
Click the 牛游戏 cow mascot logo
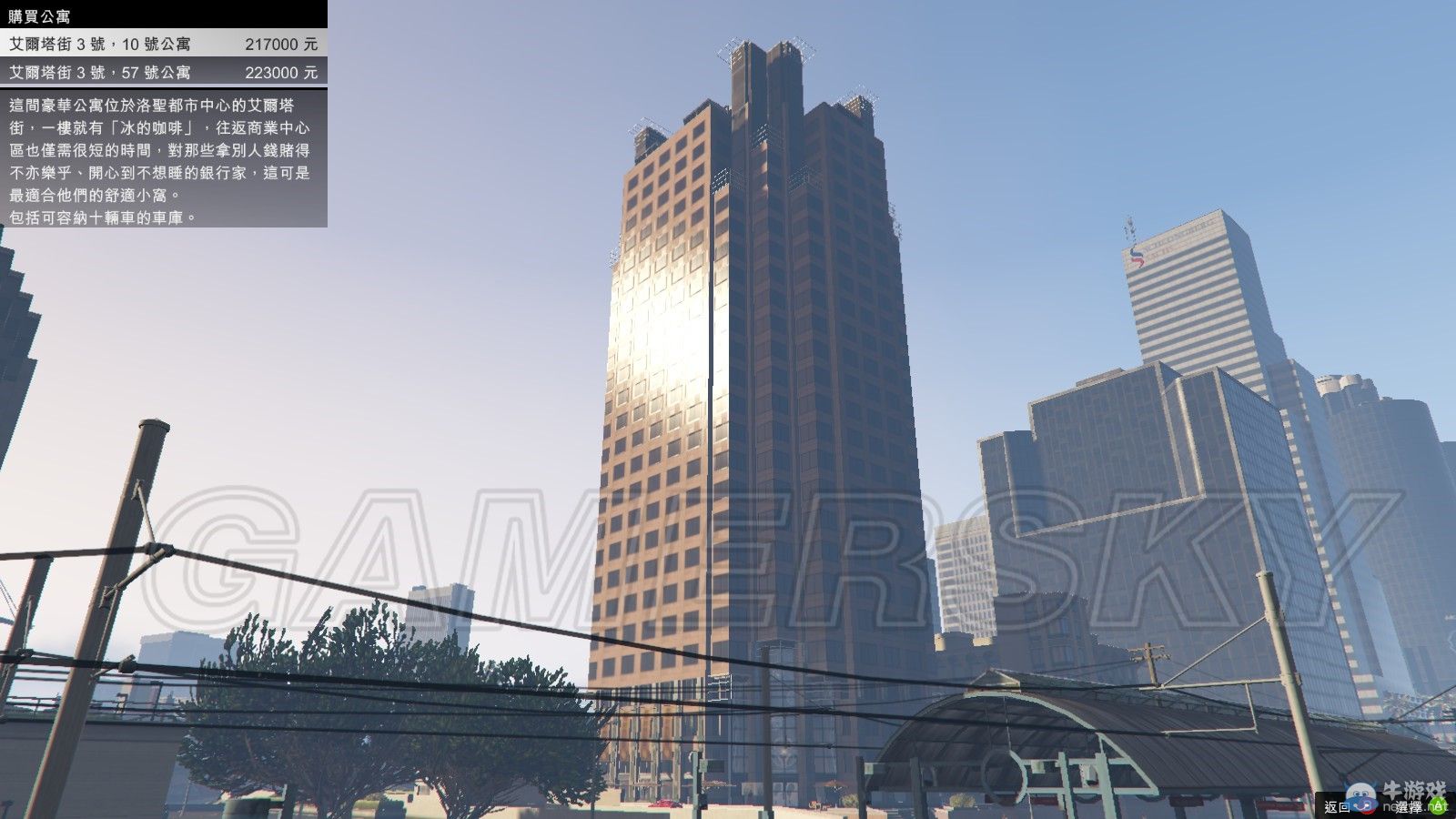coord(1361,796)
